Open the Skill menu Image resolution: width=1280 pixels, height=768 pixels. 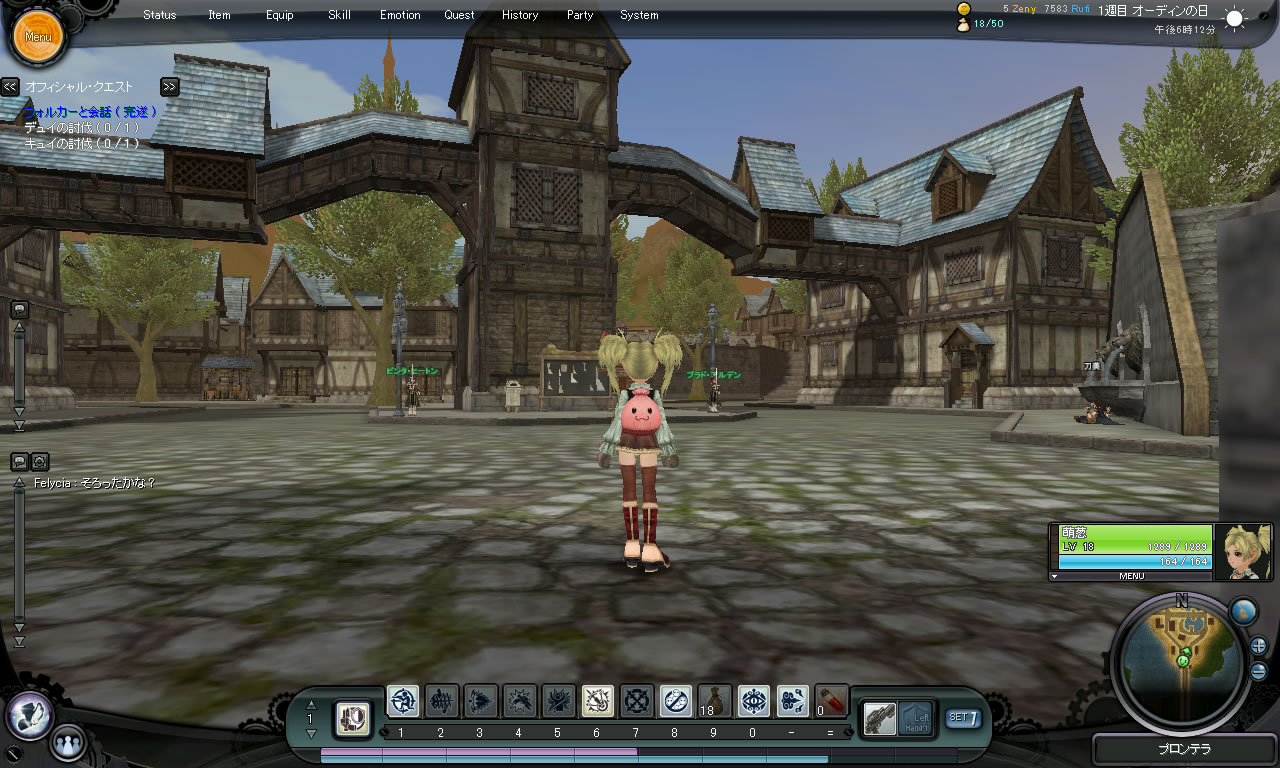coord(339,15)
